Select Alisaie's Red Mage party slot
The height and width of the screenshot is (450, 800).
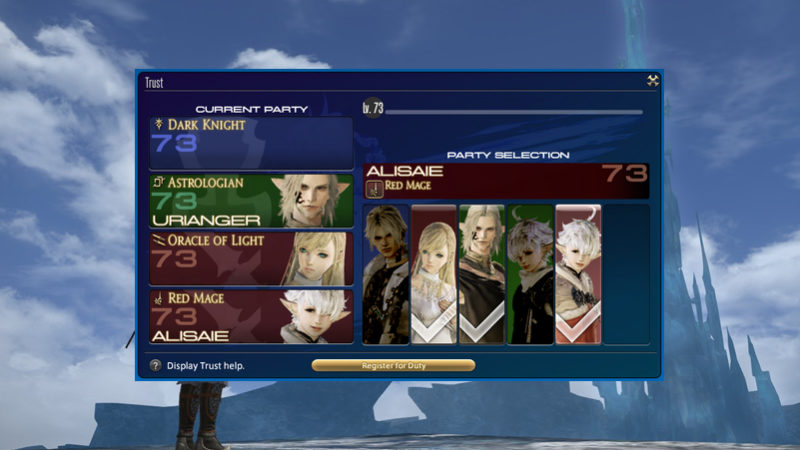[x=251, y=316]
